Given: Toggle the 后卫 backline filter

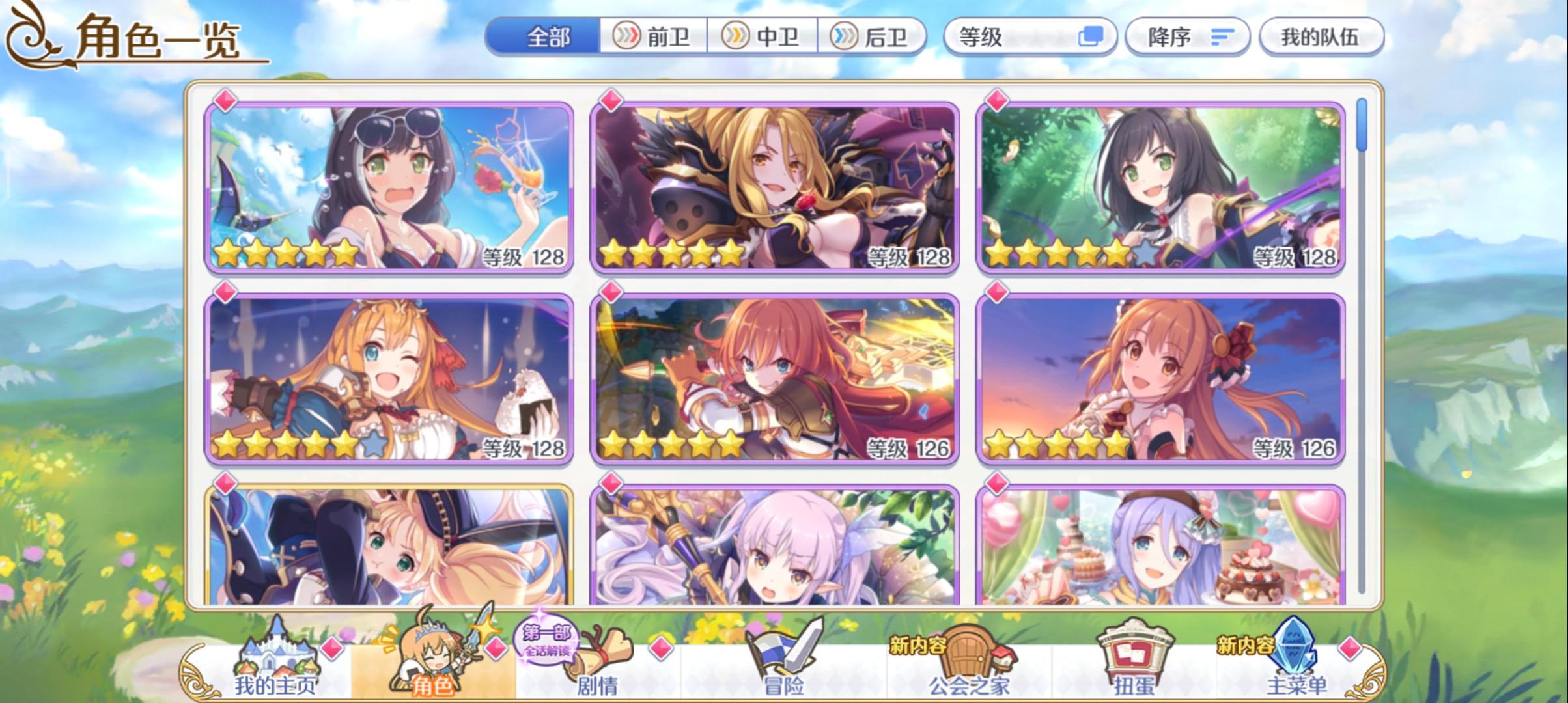Looking at the screenshot, I should 873,37.
